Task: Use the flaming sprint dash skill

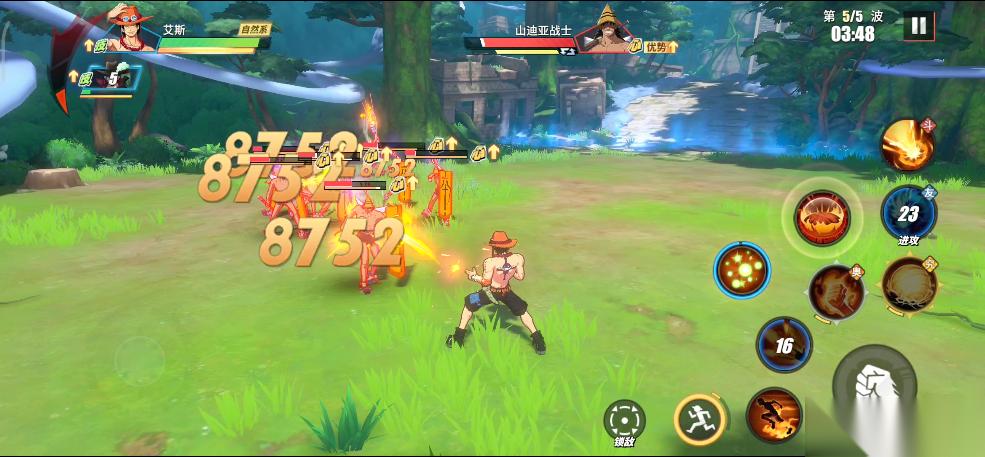Action: pyautogui.click(x=773, y=416)
